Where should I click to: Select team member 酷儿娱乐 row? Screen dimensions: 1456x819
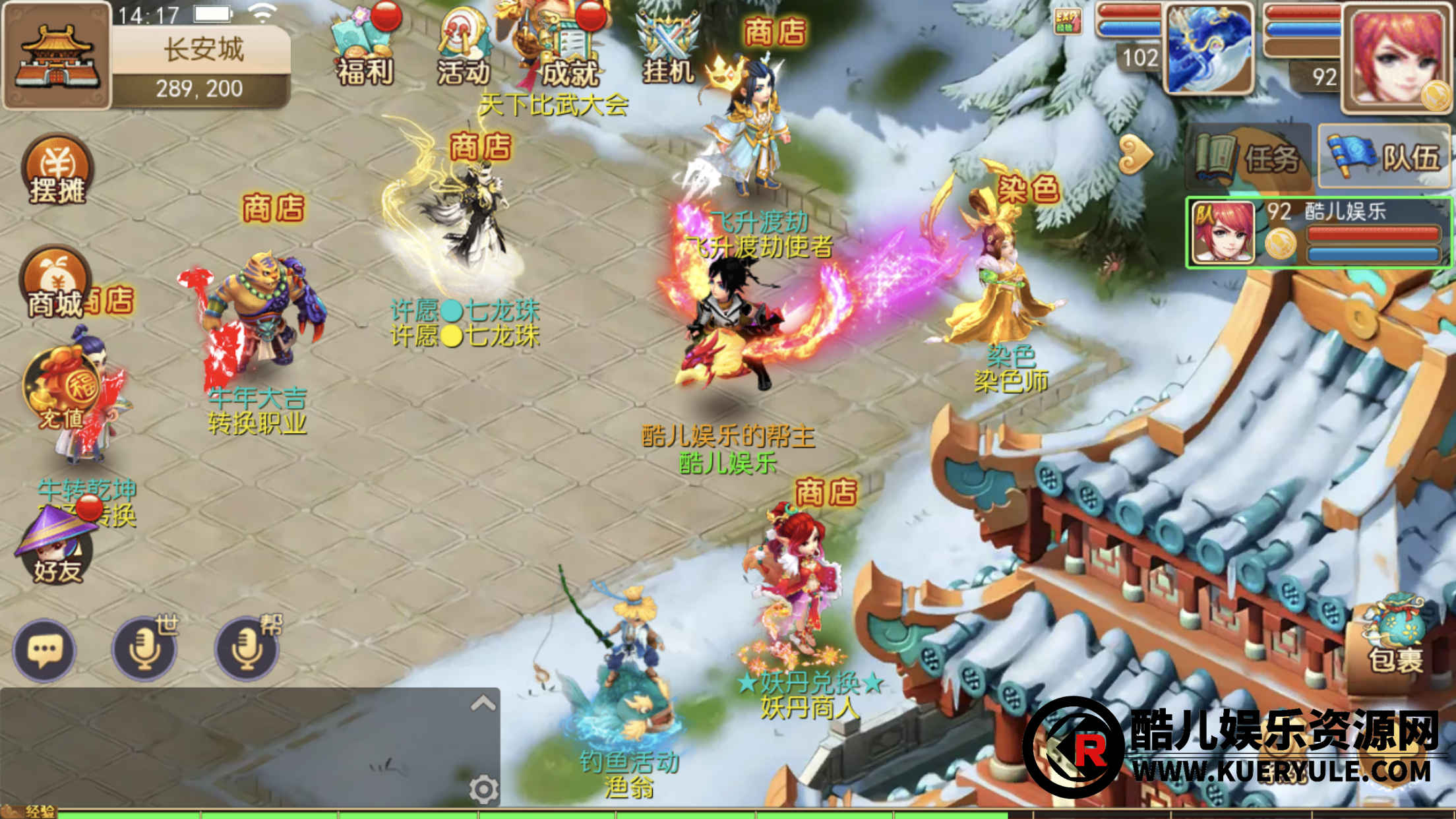pyautogui.click(x=1319, y=233)
